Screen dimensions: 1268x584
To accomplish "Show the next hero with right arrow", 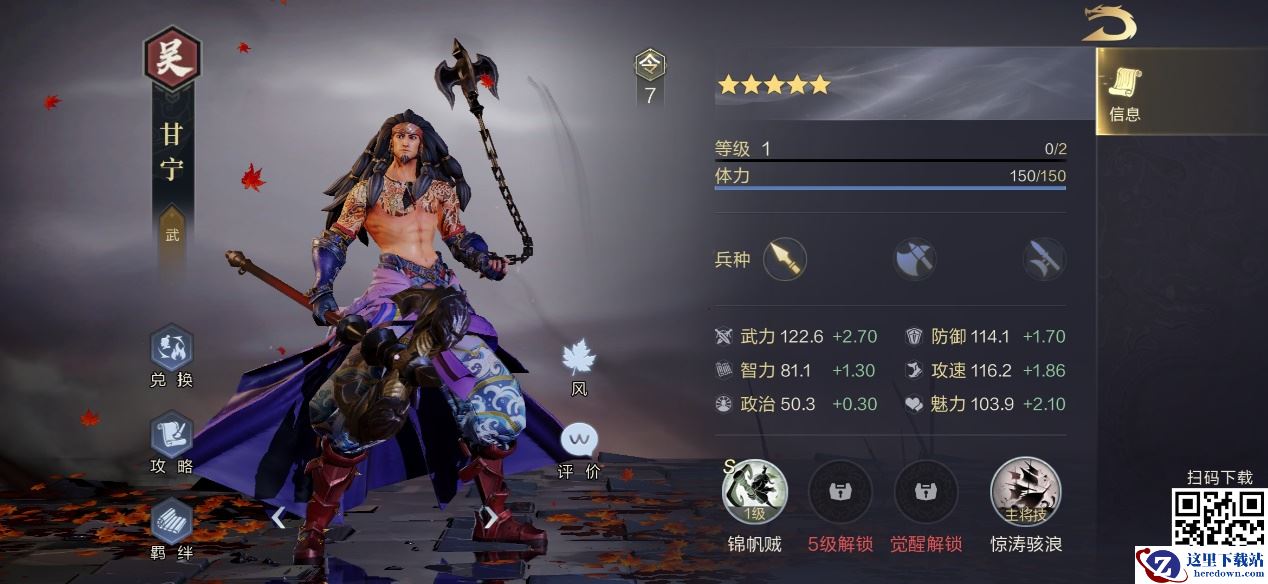I will point(490,517).
